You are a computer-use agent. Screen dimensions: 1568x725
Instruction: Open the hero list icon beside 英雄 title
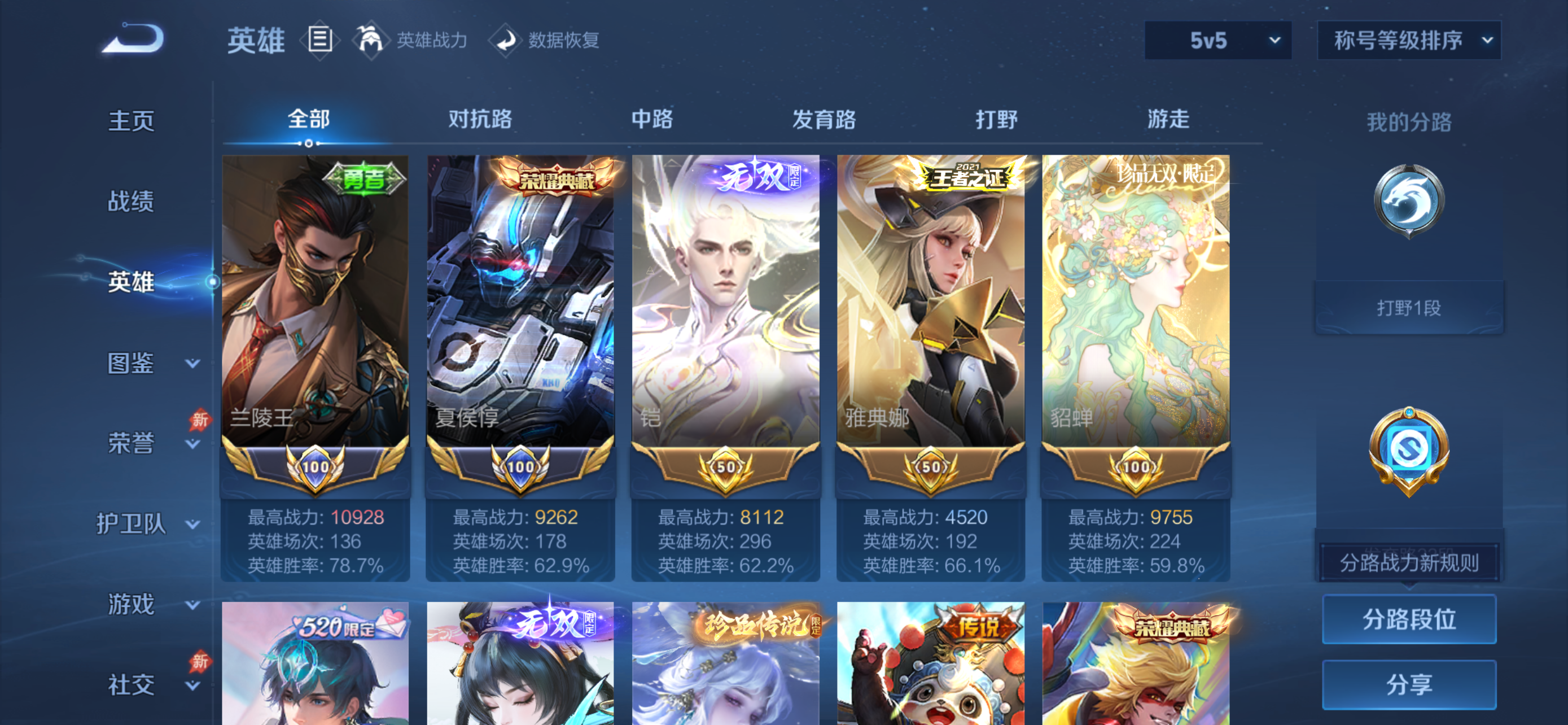319,40
